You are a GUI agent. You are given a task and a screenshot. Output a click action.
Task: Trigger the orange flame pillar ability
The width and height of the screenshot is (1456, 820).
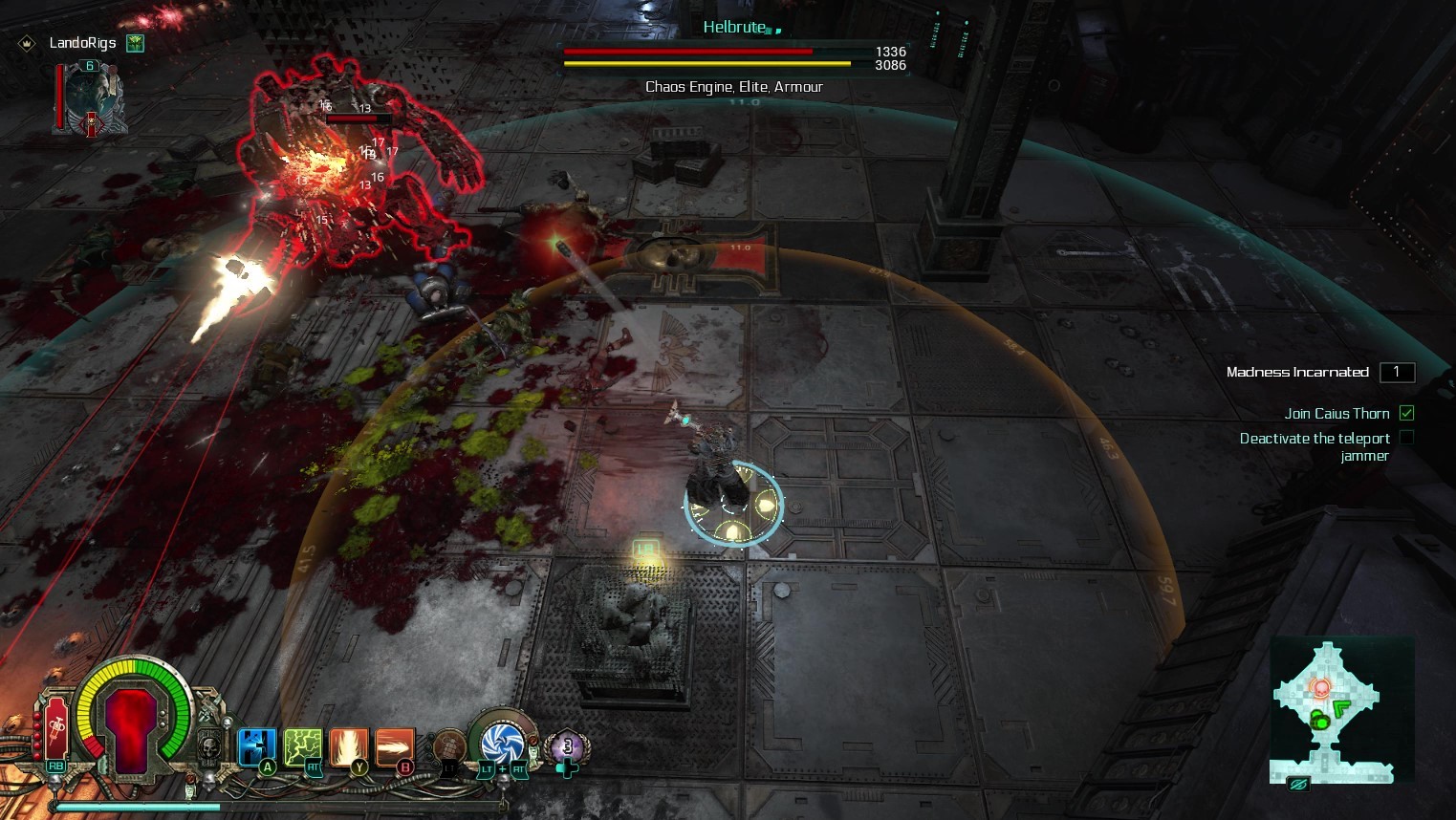348,746
